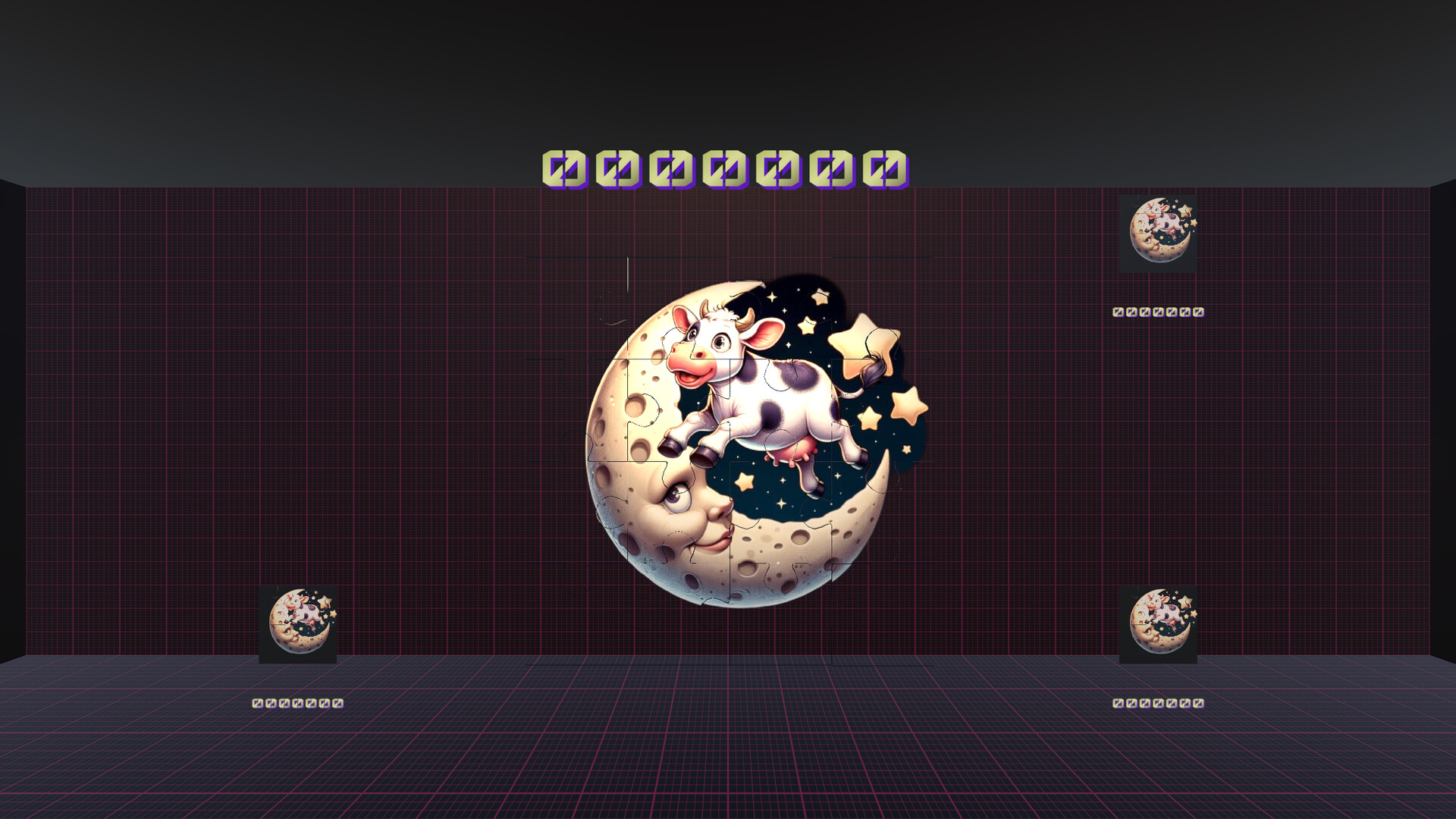Click the score counter under the top-right thumbnail
The image size is (1456, 819).
(x=1156, y=311)
